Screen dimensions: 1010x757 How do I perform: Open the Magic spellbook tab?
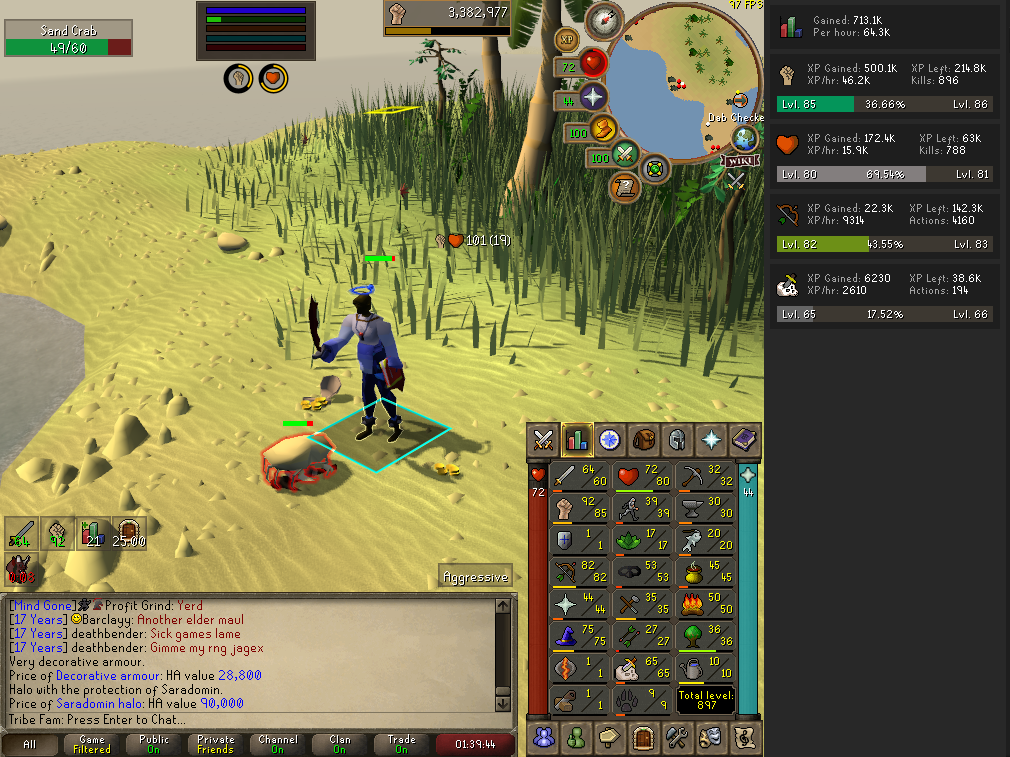pyautogui.click(x=745, y=439)
